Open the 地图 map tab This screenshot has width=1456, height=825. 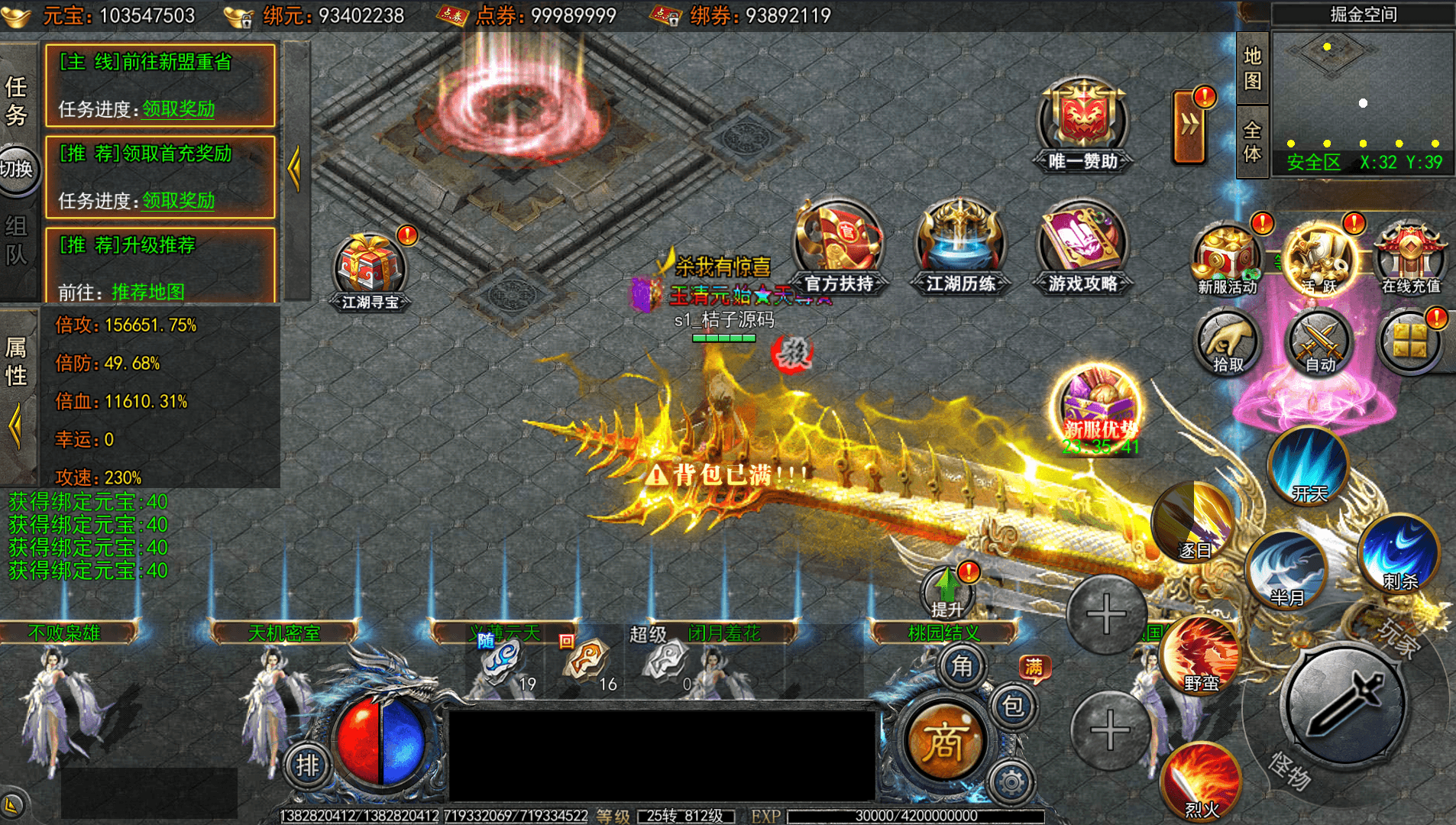(1252, 68)
